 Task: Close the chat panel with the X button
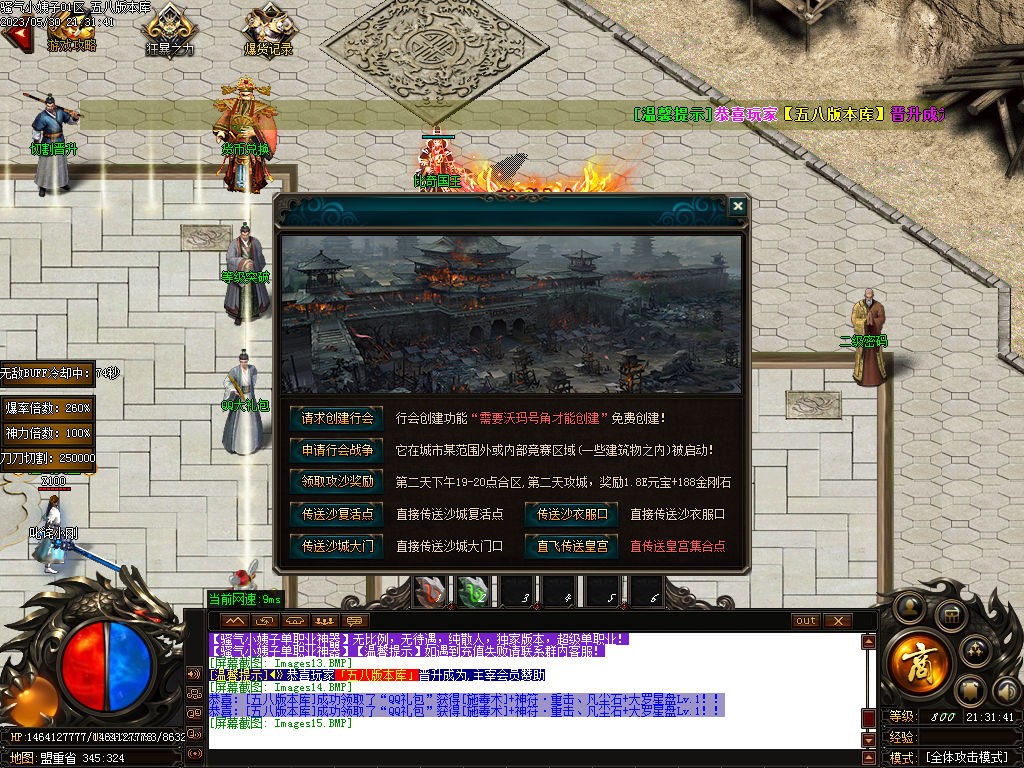837,621
